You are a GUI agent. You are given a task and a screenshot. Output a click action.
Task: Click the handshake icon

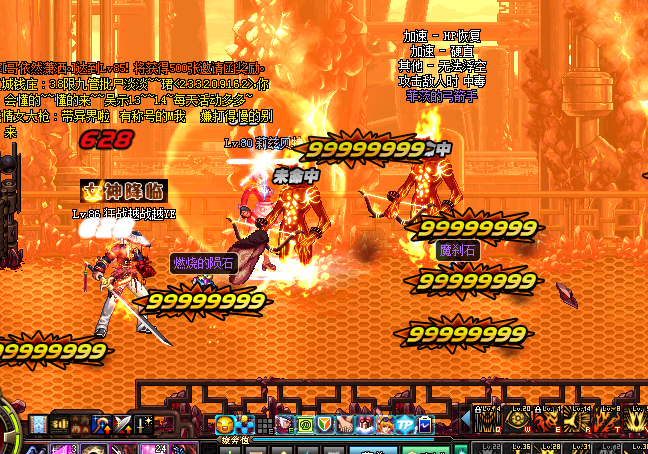coord(344,425)
